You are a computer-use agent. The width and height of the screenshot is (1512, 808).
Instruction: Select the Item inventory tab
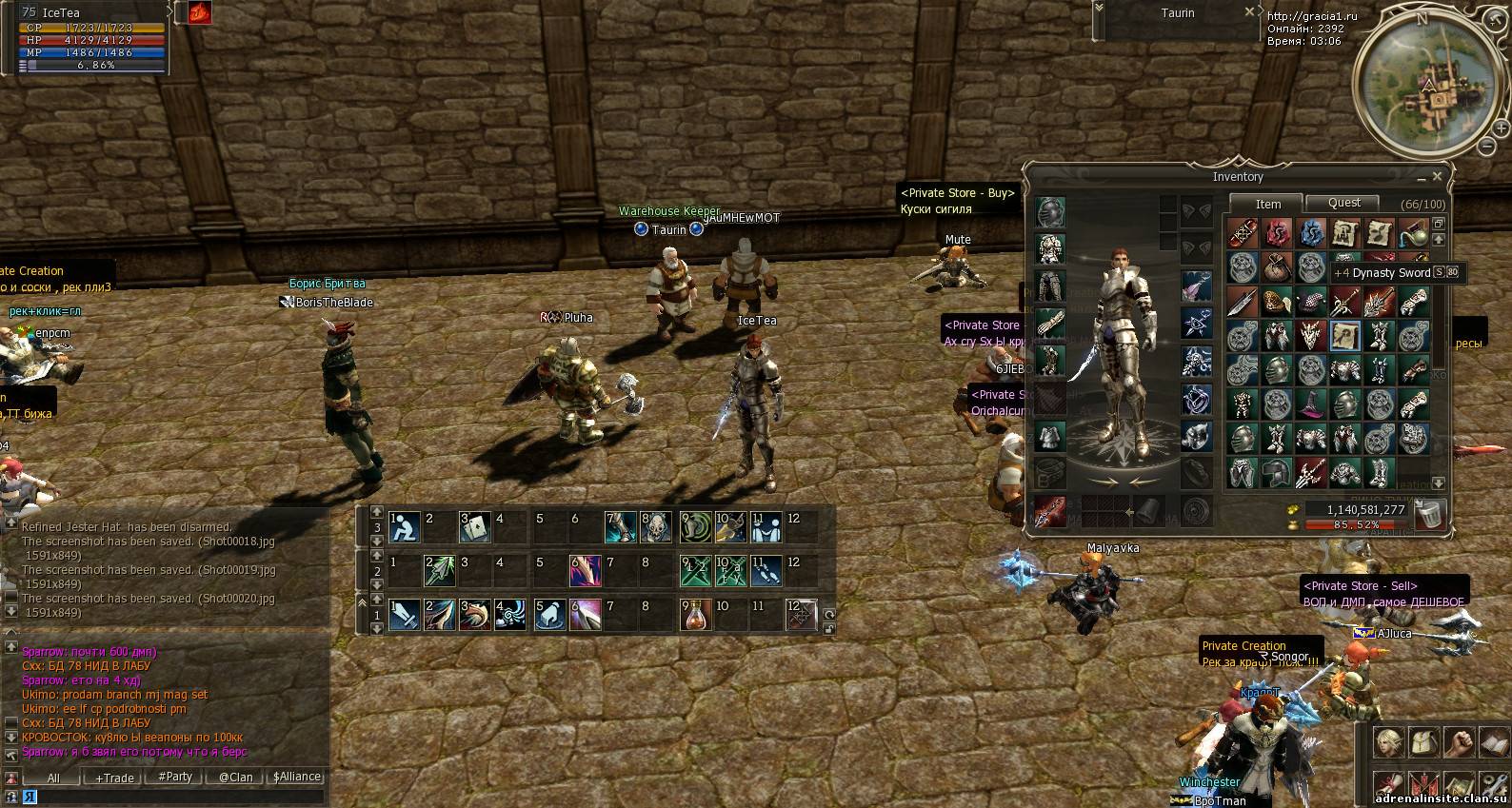pos(1267,204)
